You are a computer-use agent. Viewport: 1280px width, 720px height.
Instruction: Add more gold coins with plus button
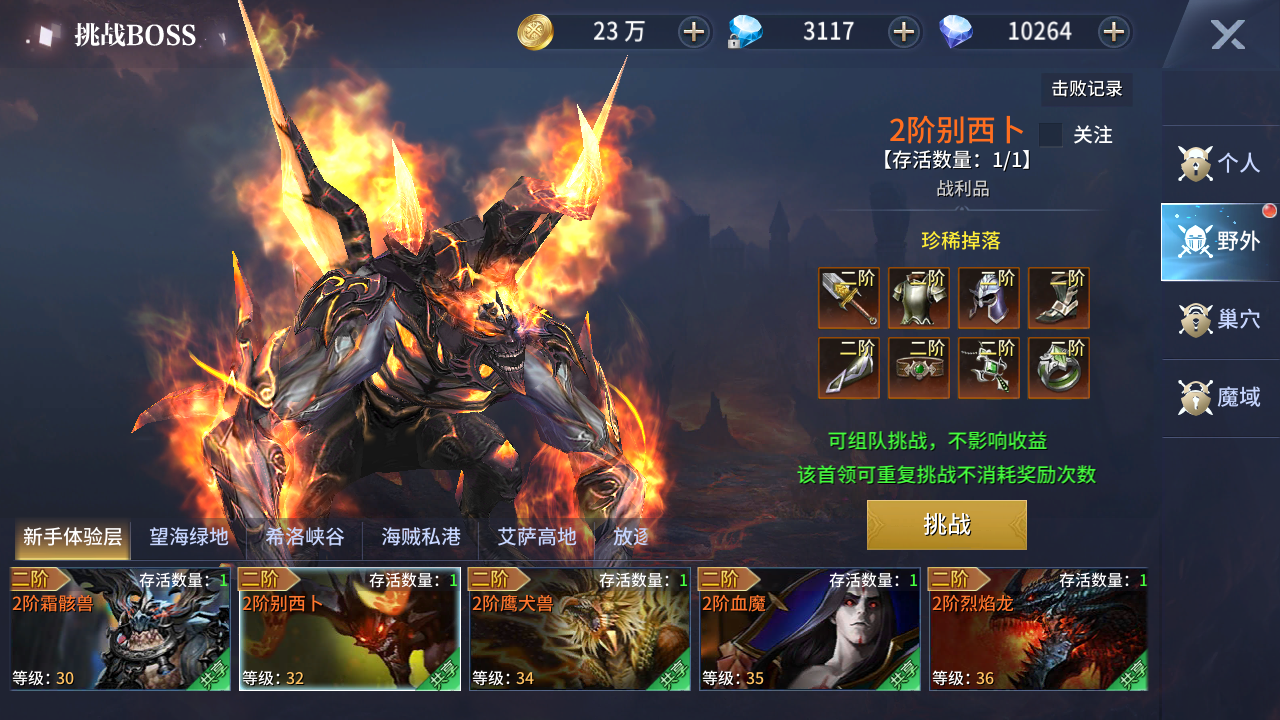(x=693, y=32)
